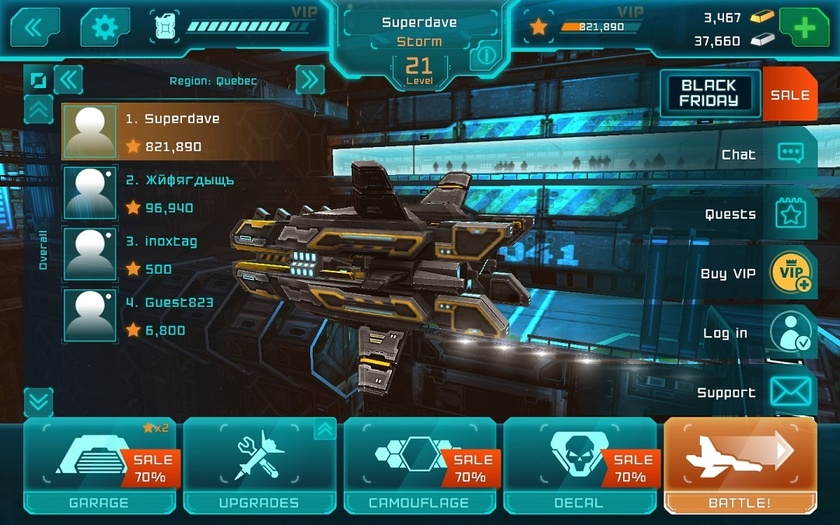Tap the Buy VIP button
This screenshot has width=840, height=525.
coord(789,274)
